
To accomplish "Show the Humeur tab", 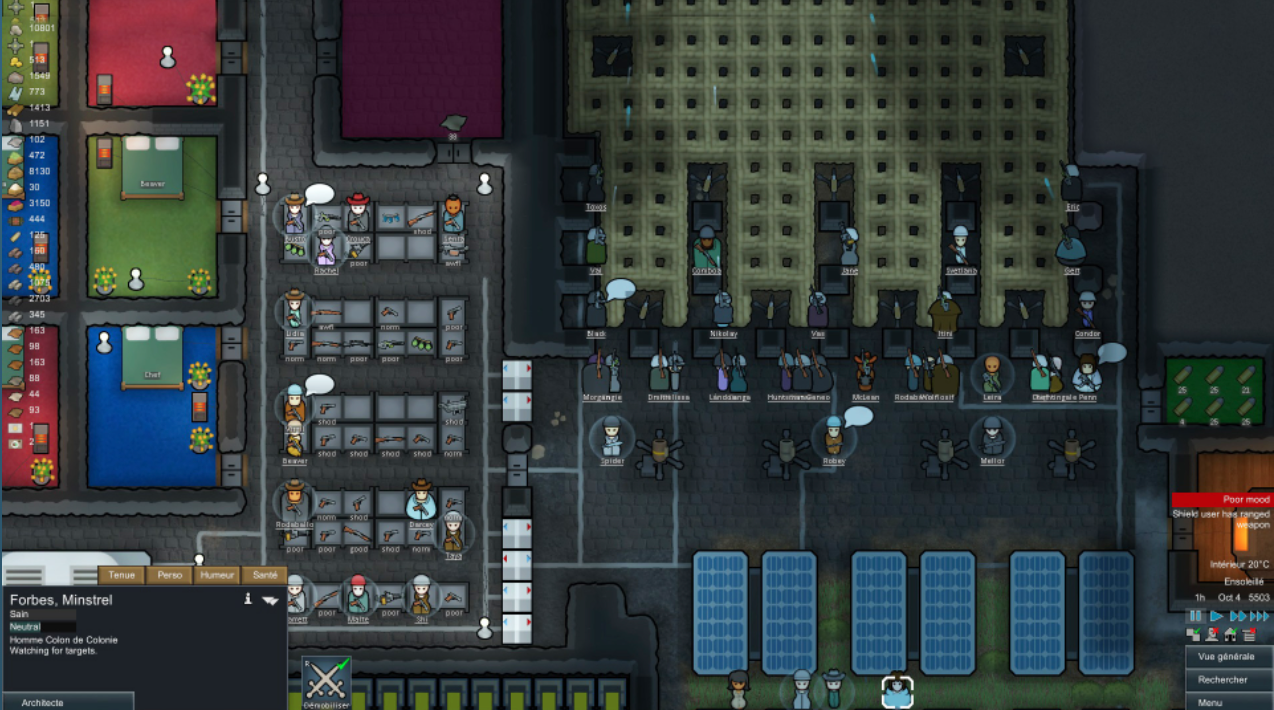I will click(x=217, y=575).
